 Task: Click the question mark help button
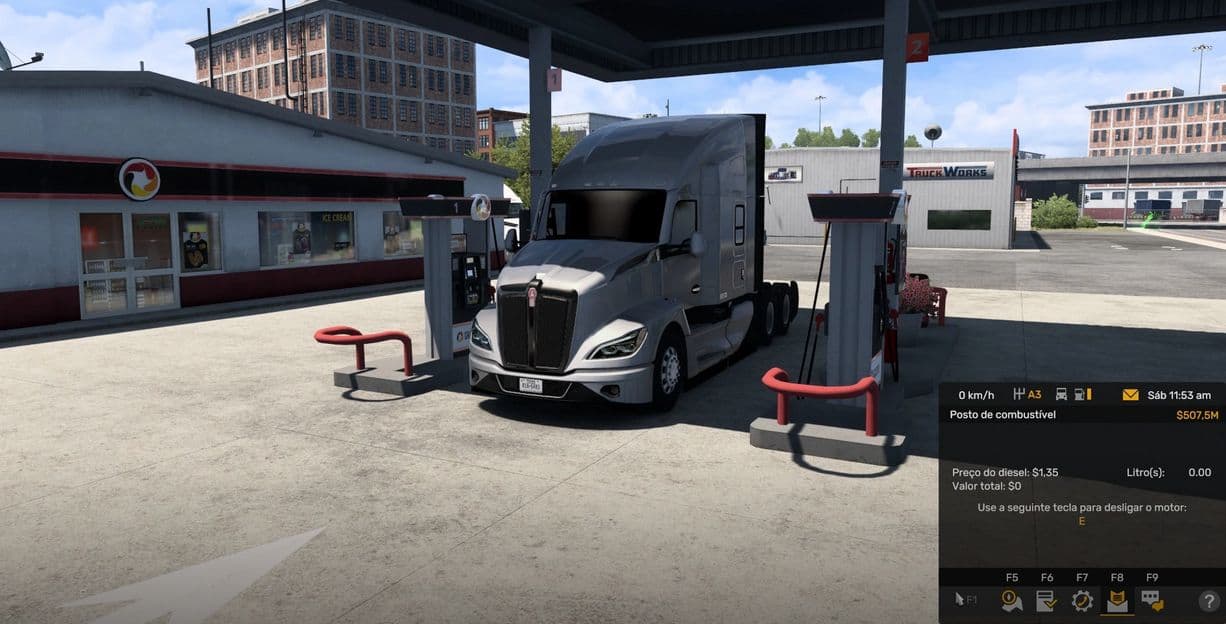click(x=1208, y=601)
